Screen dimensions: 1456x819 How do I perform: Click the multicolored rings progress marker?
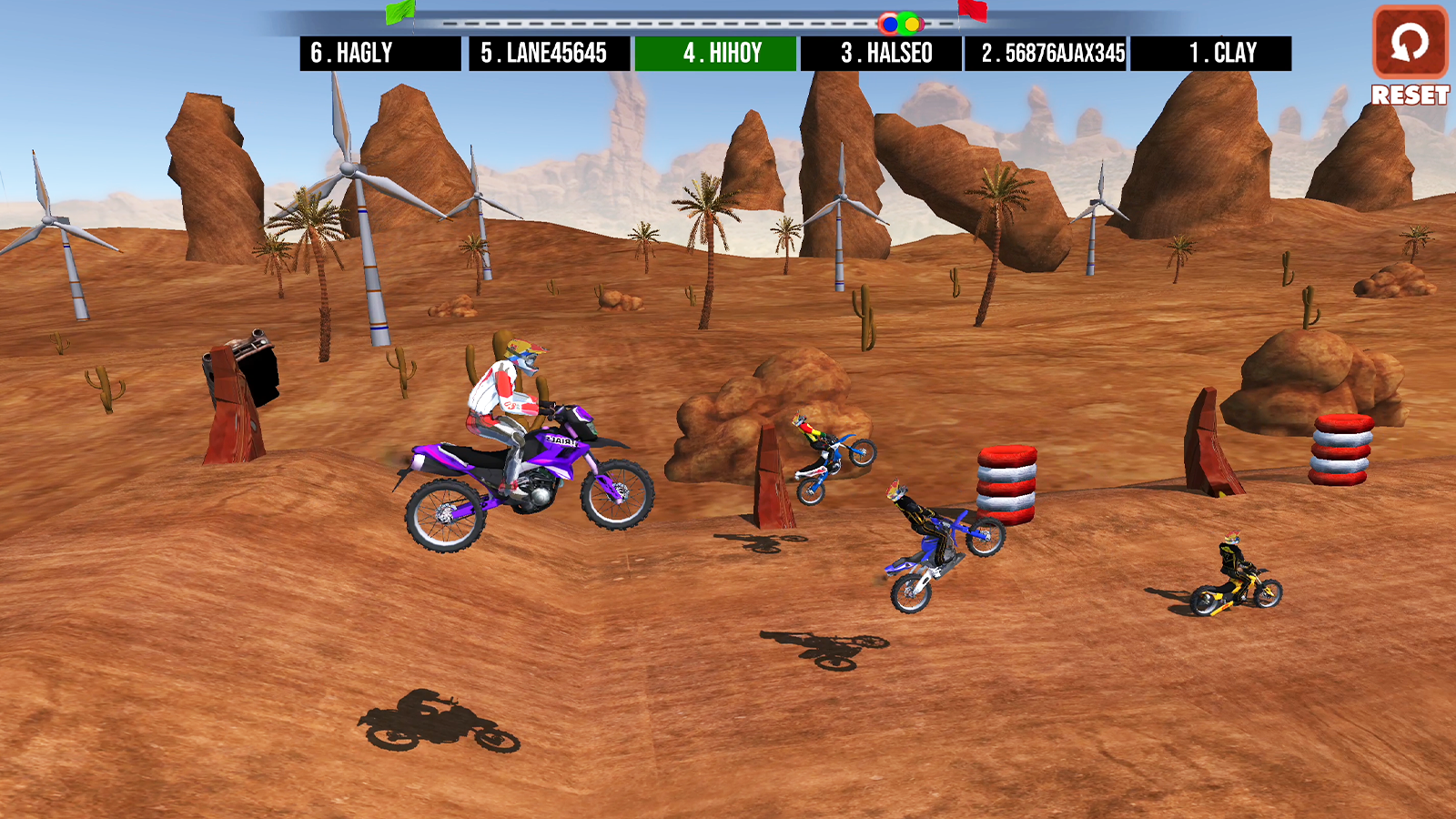click(x=900, y=21)
